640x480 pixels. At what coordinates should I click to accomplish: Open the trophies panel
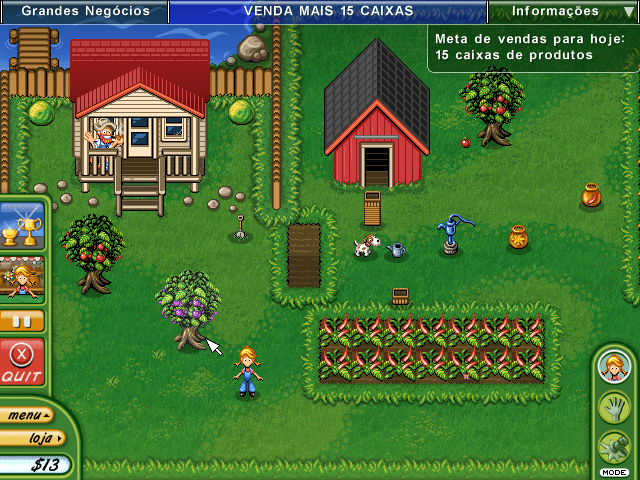pos(22,225)
